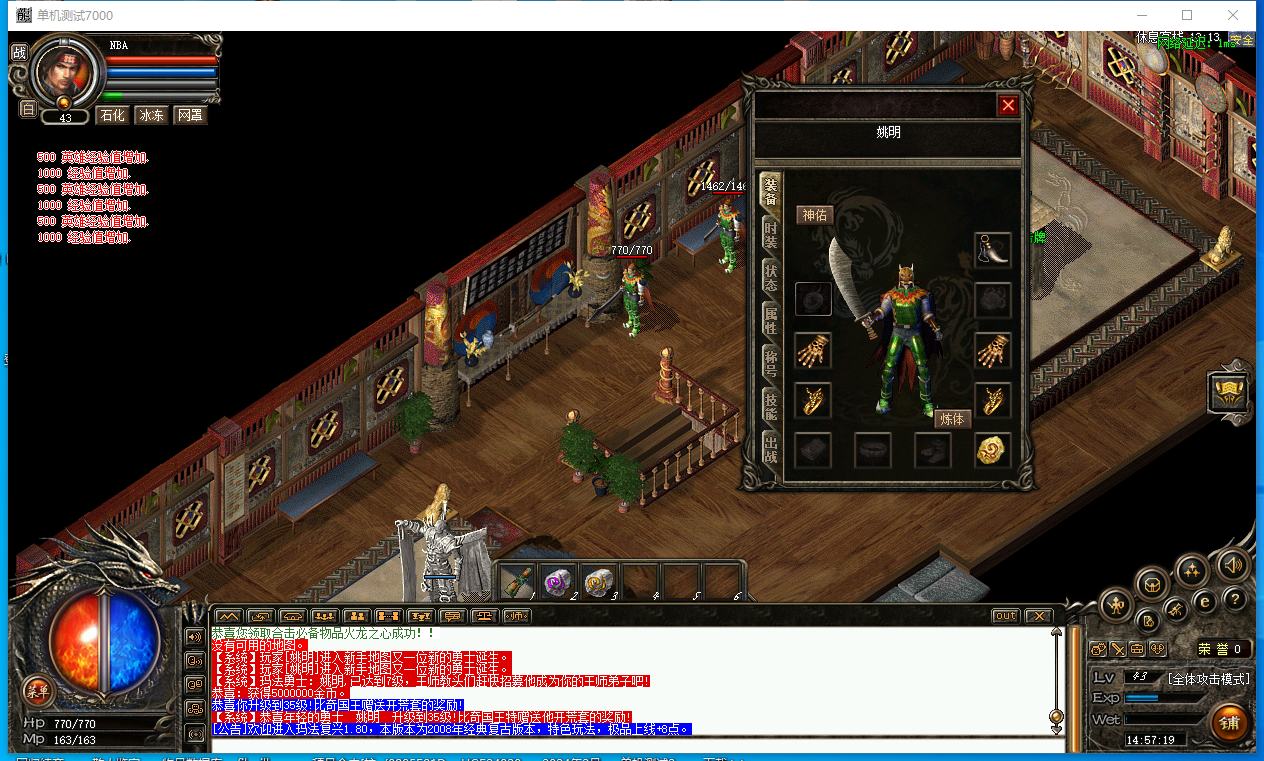Open the 状态 status tab

click(770, 278)
